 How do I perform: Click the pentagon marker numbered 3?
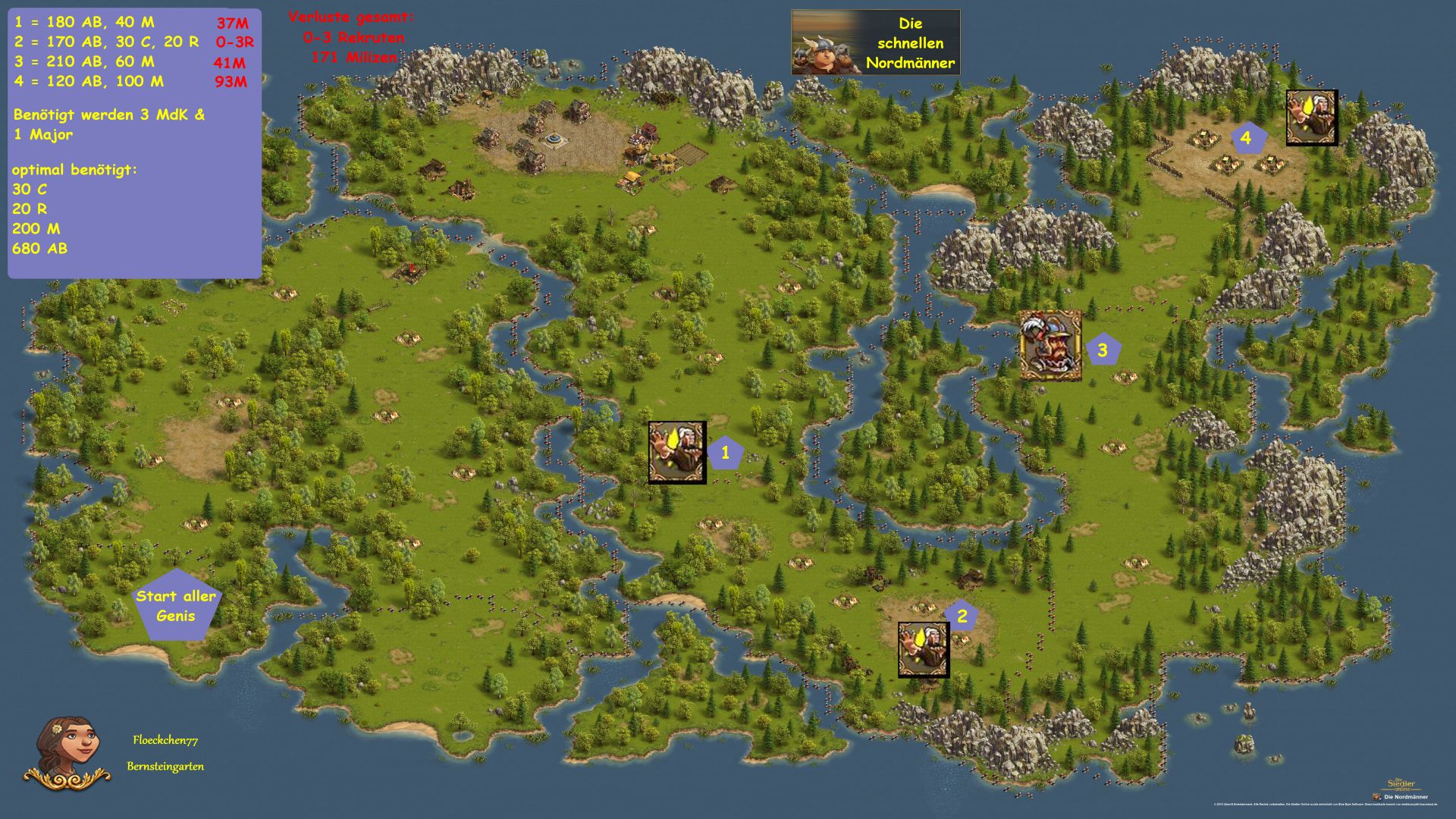pos(1103,350)
